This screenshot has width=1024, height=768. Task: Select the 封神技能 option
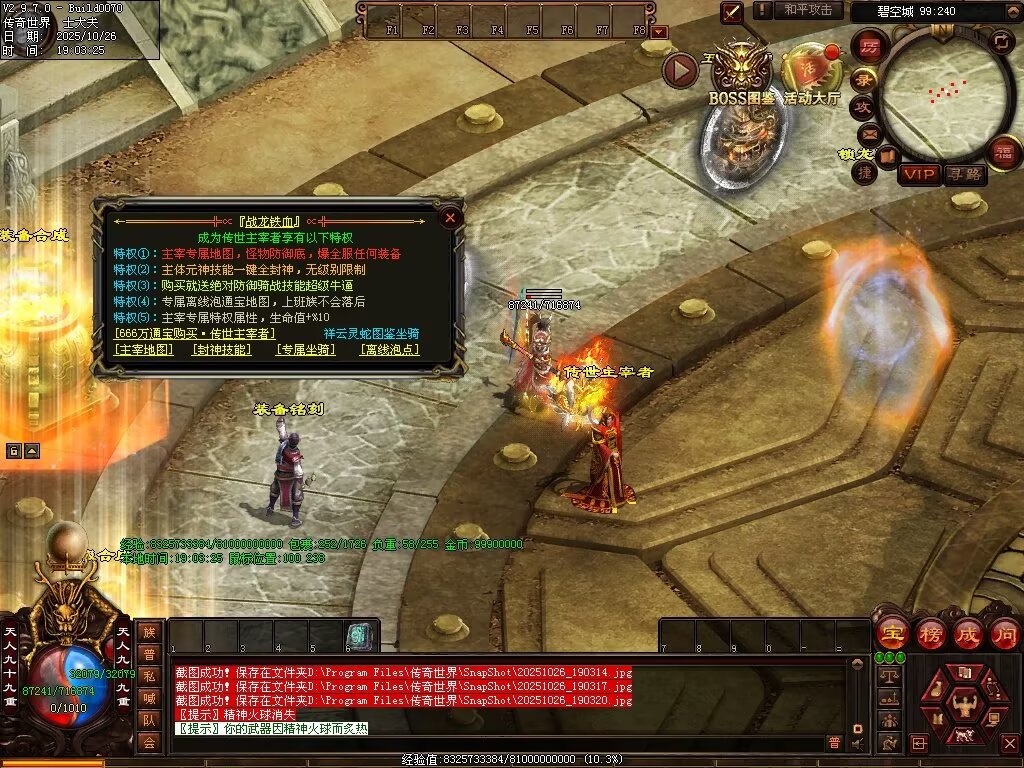pyautogui.click(x=223, y=350)
